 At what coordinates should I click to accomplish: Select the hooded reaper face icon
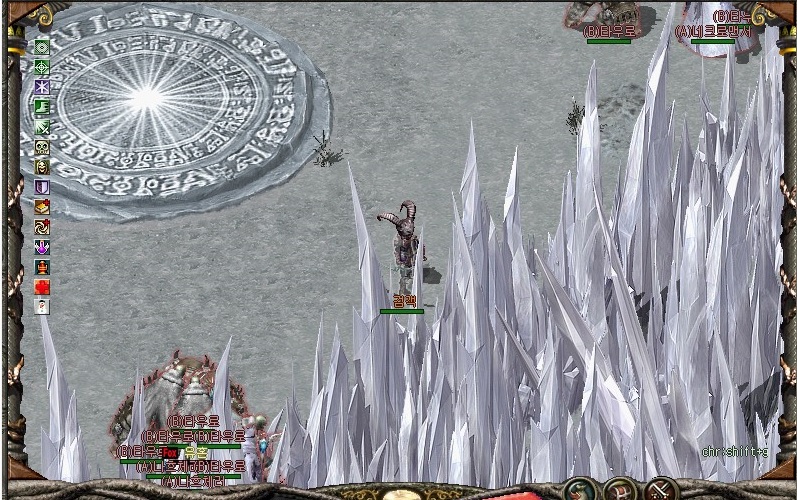tap(42, 167)
